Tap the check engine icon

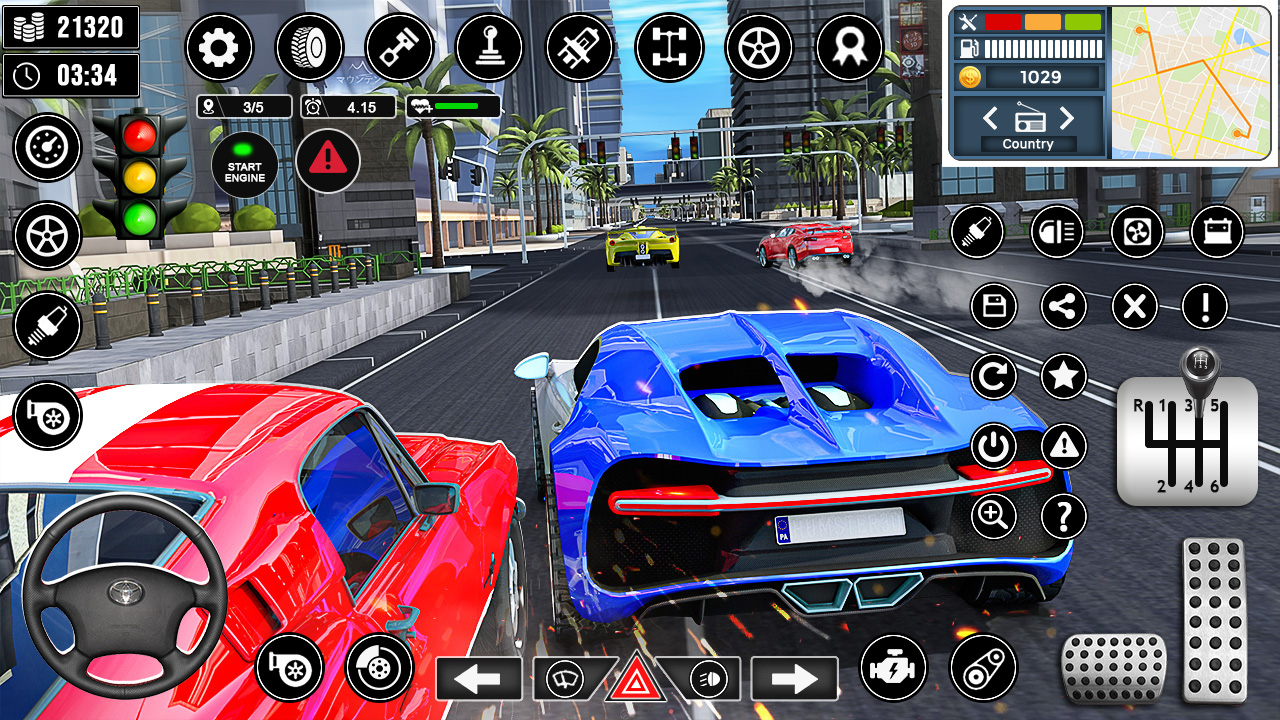[893, 668]
